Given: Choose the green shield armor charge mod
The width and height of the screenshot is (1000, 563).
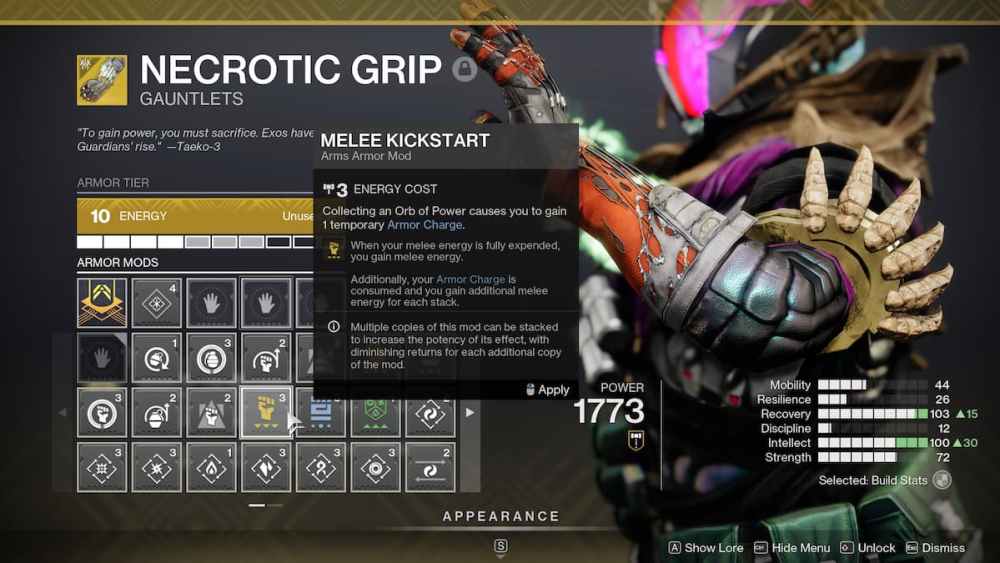Looking at the screenshot, I should click(376, 412).
